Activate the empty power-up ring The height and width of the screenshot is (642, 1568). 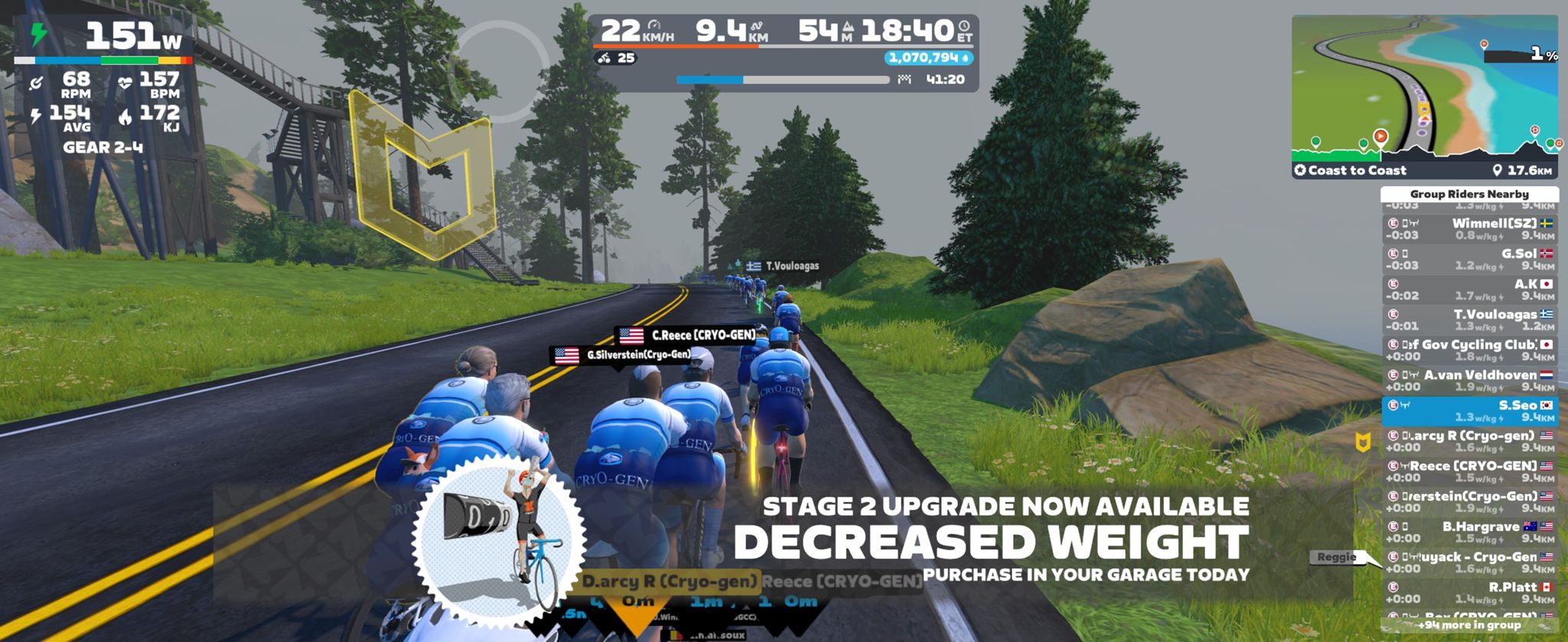coord(496,72)
